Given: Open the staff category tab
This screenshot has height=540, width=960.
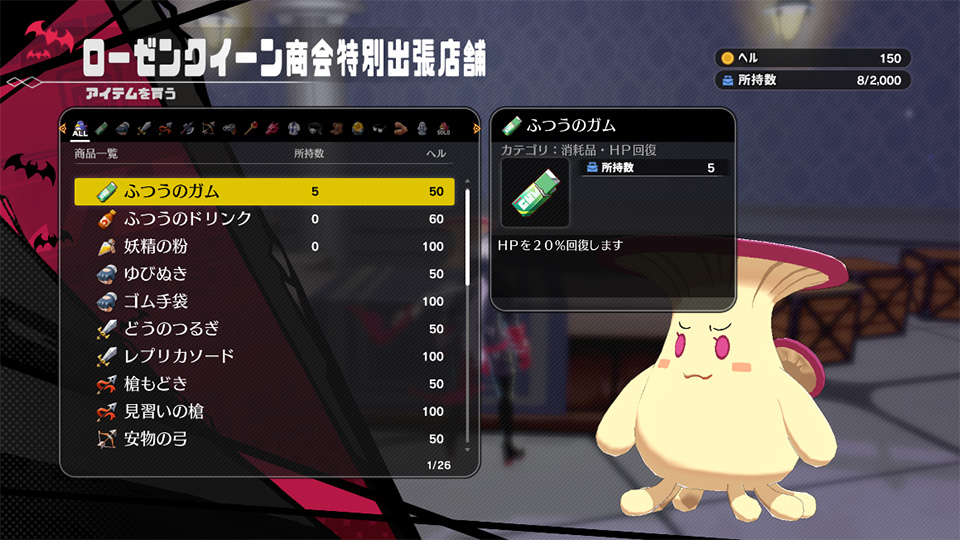Looking at the screenshot, I should (x=251, y=128).
